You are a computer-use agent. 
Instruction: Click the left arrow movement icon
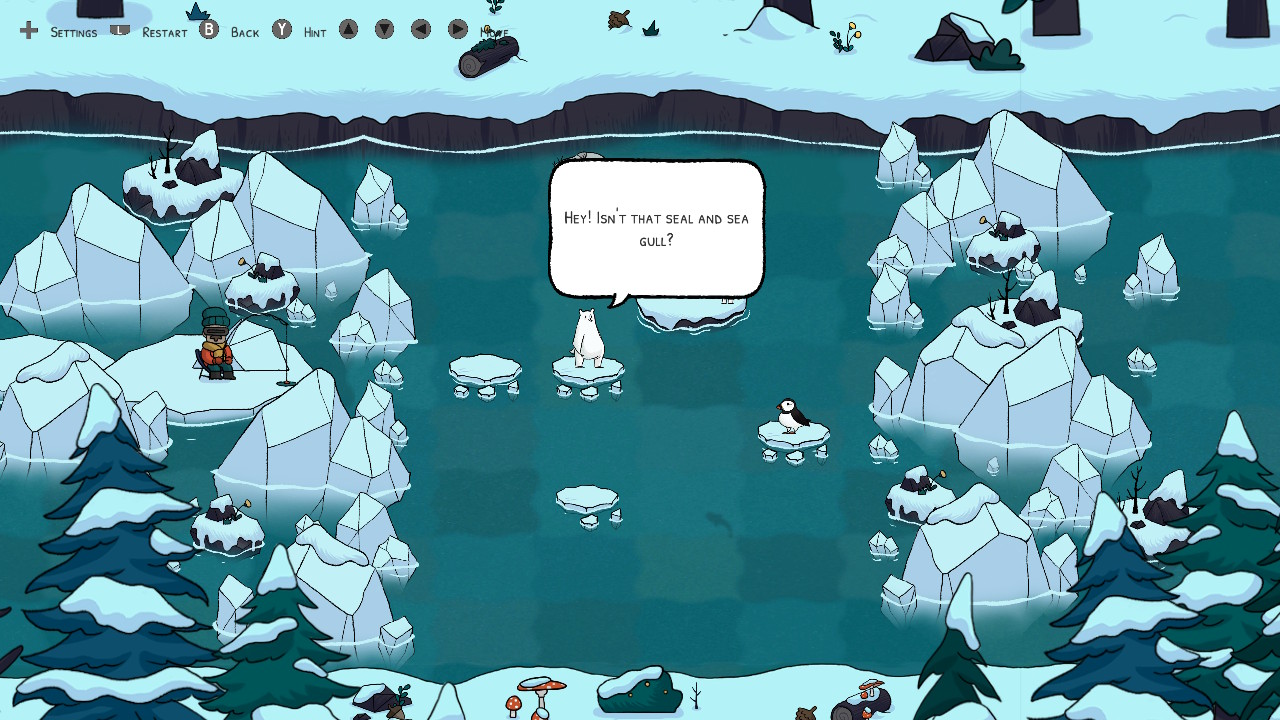(x=419, y=30)
